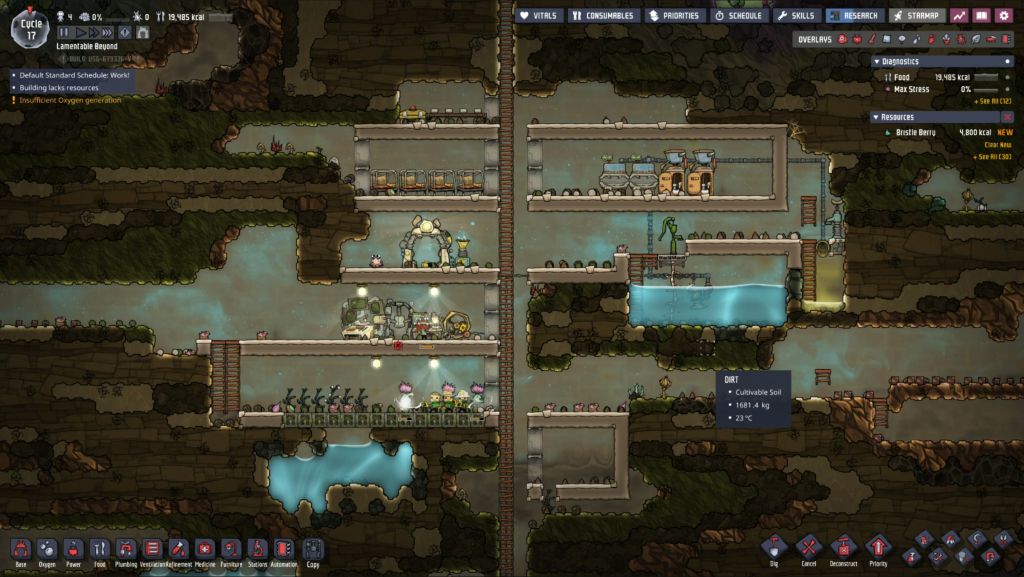The height and width of the screenshot is (577, 1024).
Task: Activate the Deconstruct tool
Action: (x=843, y=548)
